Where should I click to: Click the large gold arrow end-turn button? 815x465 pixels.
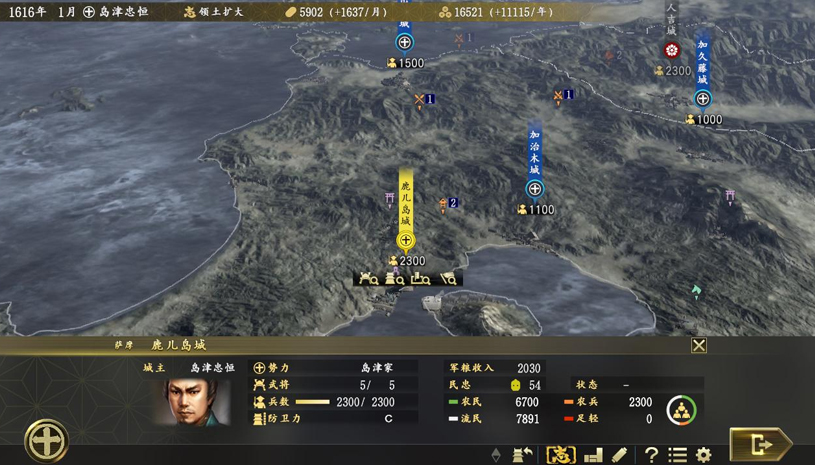pyautogui.click(x=759, y=444)
